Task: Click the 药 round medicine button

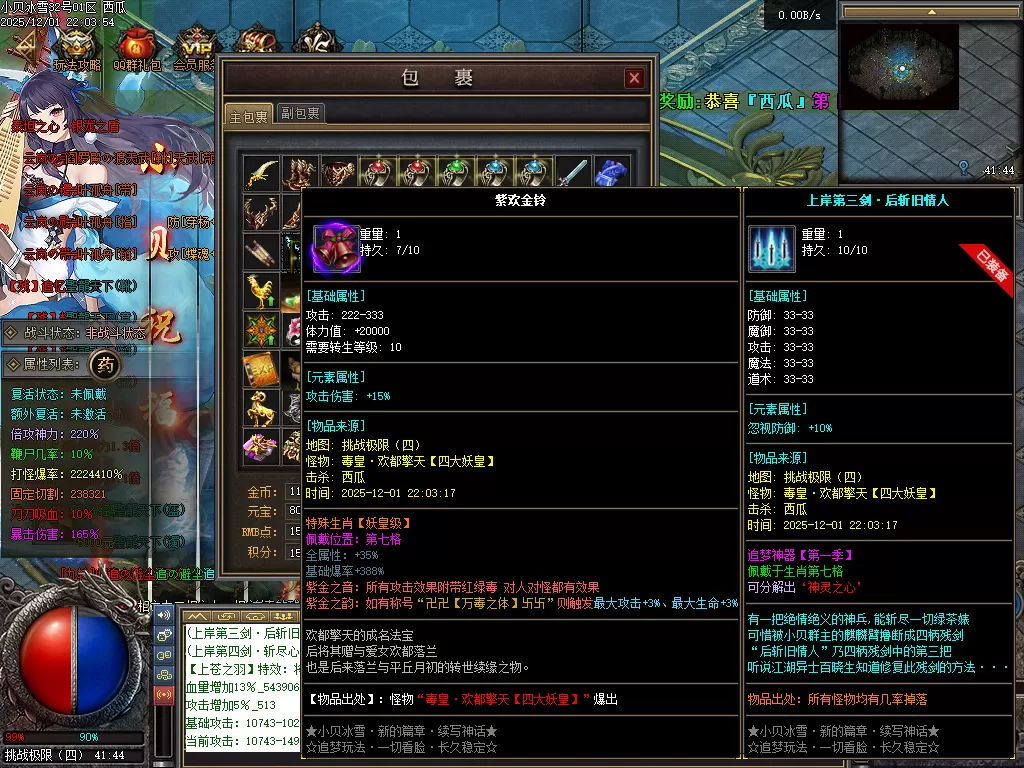Action: pyautogui.click(x=105, y=365)
